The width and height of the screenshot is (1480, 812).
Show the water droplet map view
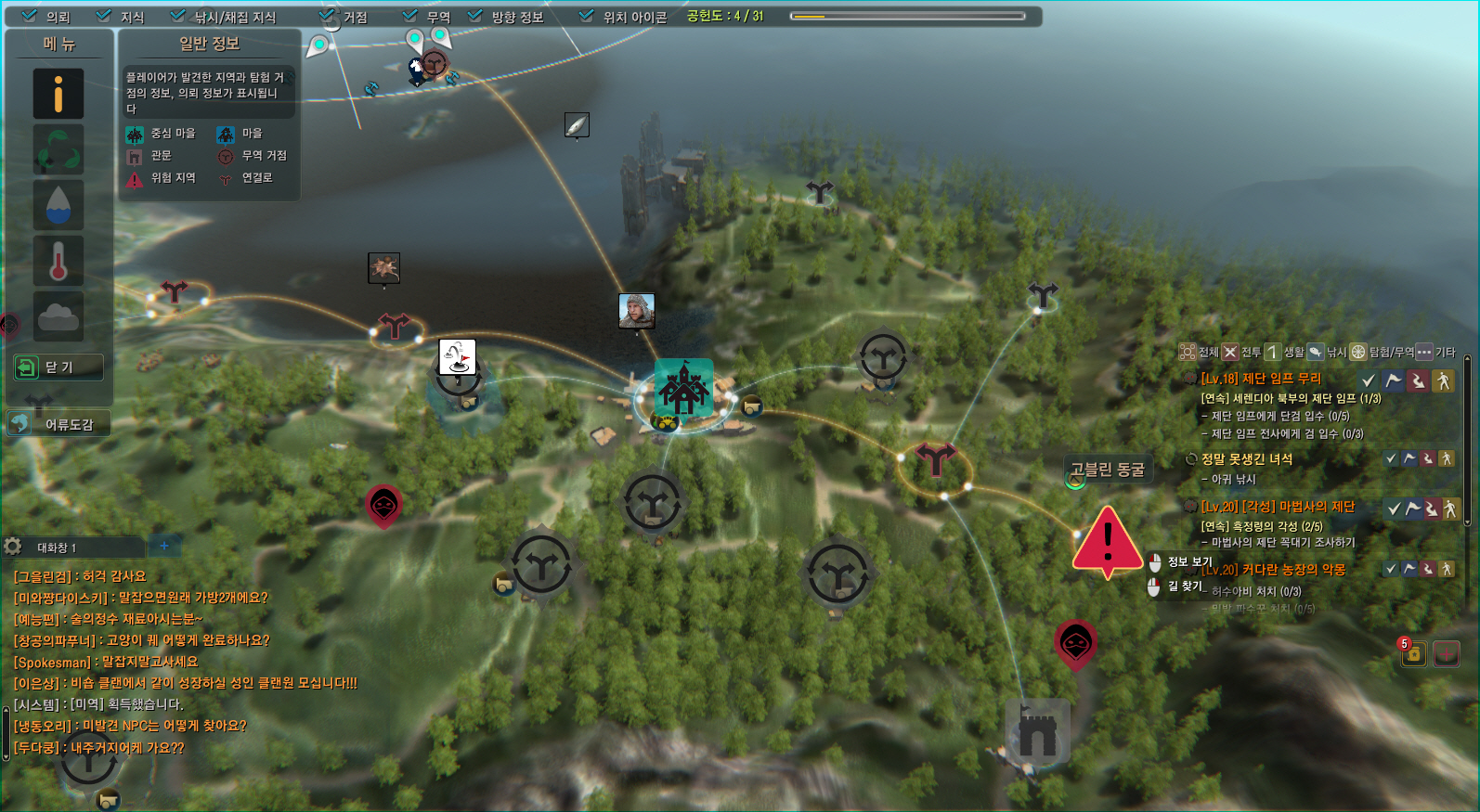[58, 205]
